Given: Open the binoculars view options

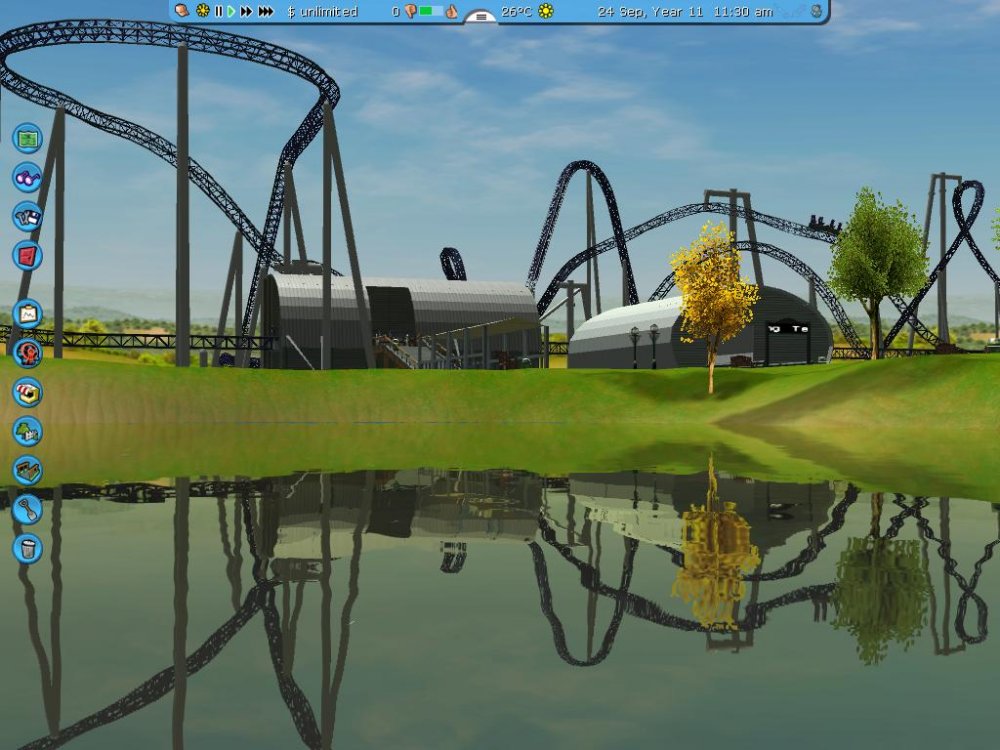Looking at the screenshot, I should (x=27, y=177).
